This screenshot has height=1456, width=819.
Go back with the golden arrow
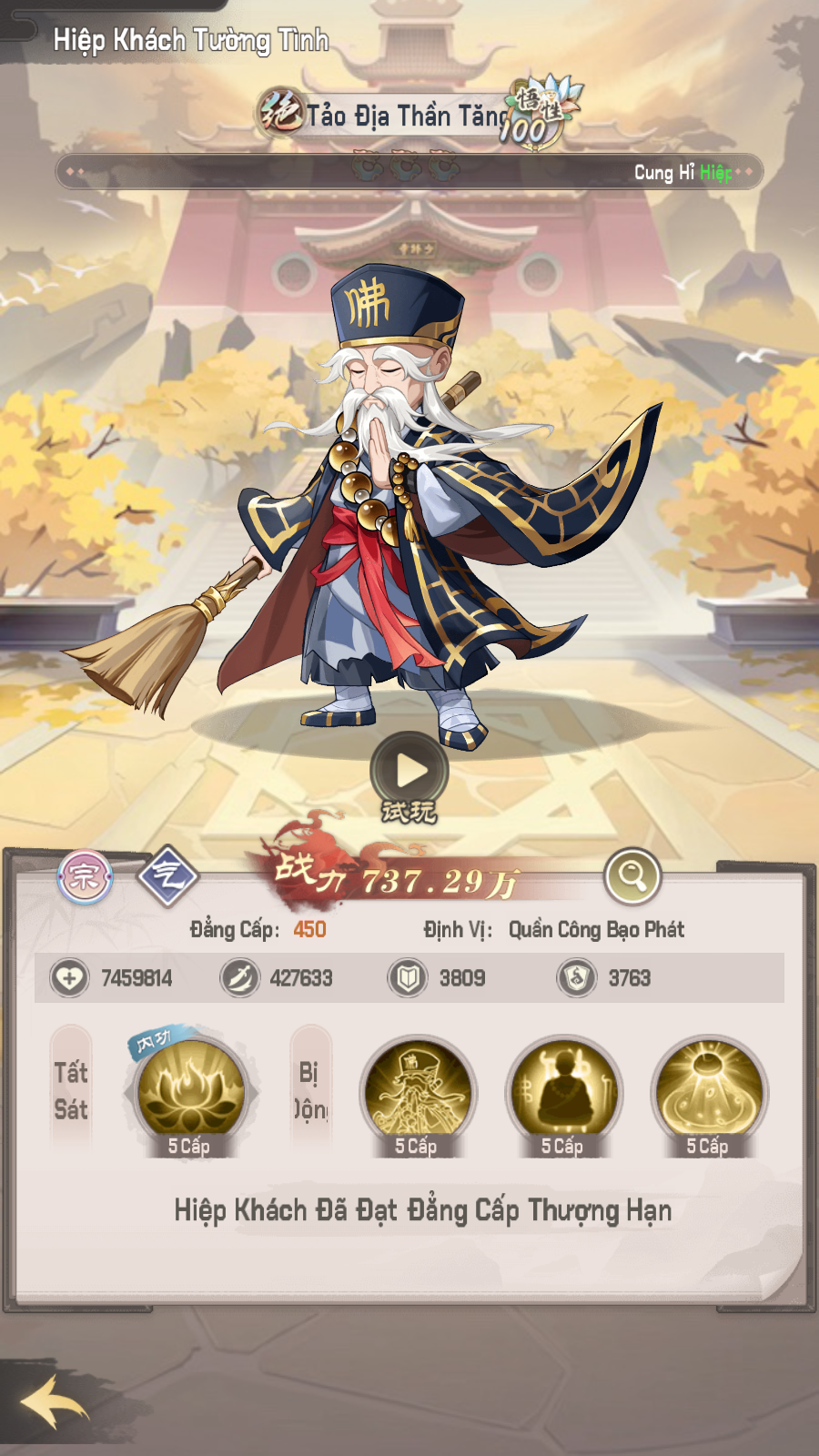[55, 1402]
